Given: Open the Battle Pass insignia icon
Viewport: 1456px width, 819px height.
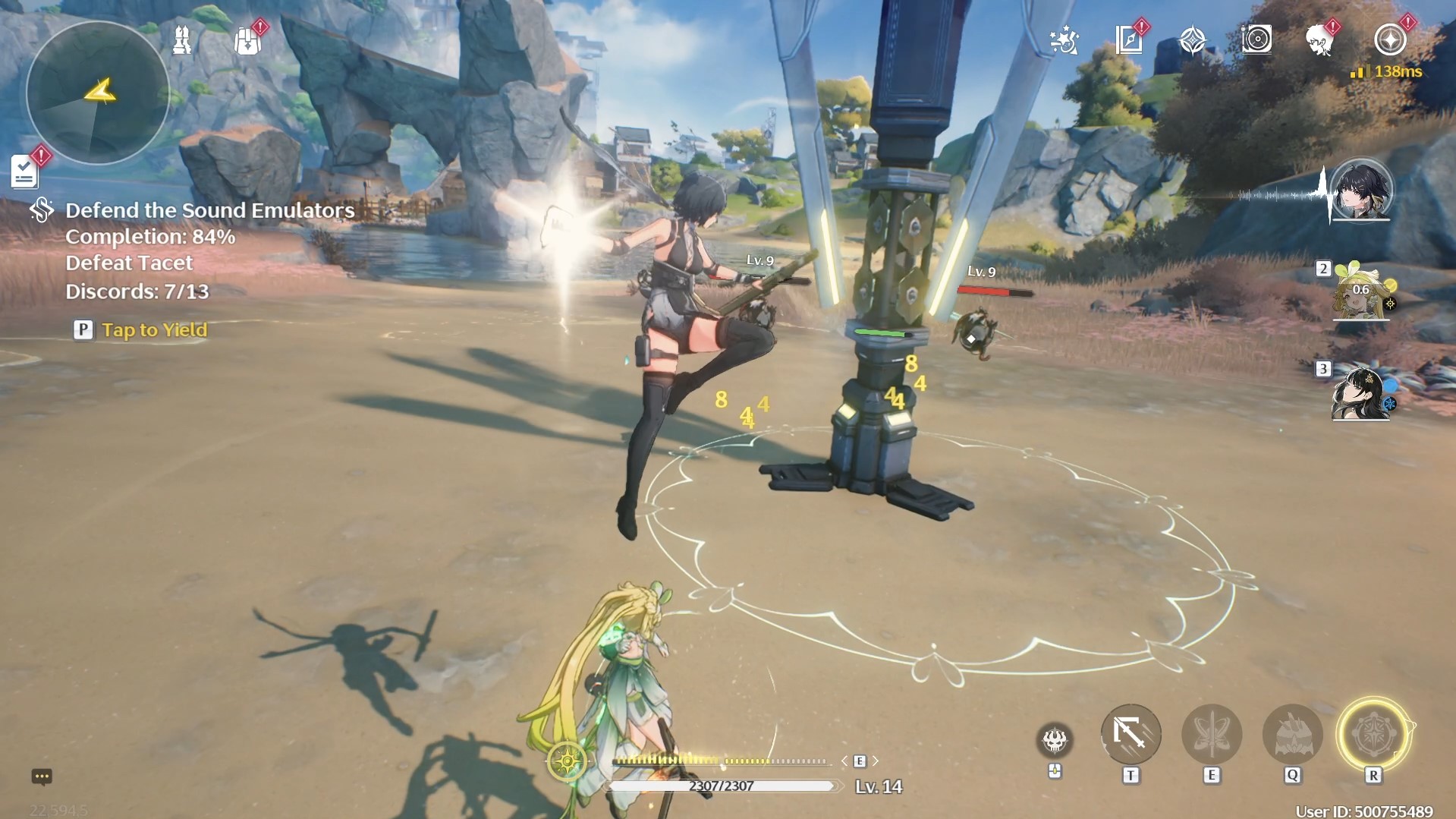Looking at the screenshot, I should click(x=1392, y=42).
